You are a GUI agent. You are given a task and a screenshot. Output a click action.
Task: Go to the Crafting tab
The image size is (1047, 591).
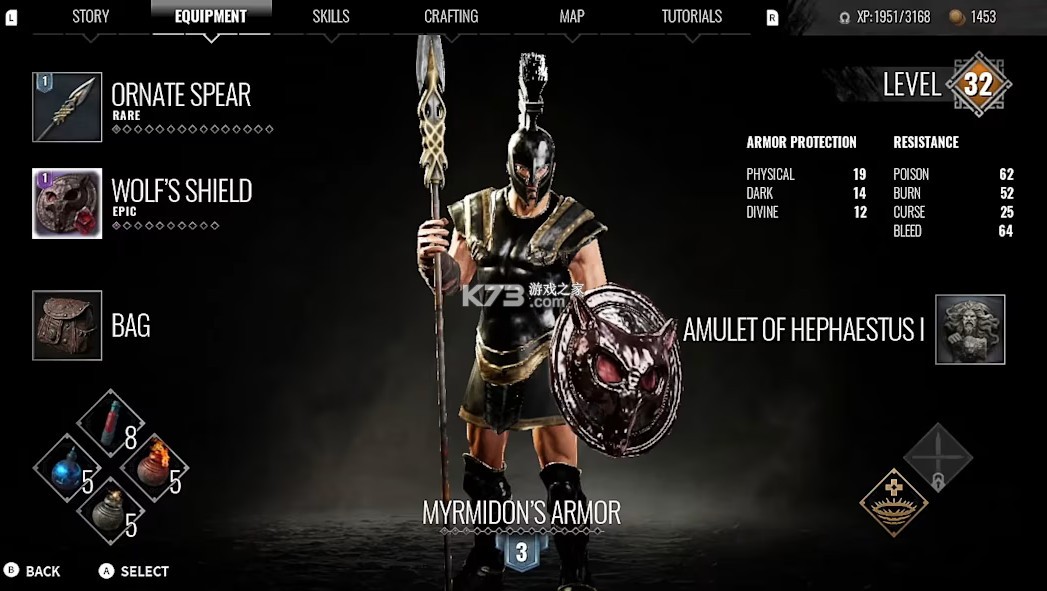coord(451,16)
